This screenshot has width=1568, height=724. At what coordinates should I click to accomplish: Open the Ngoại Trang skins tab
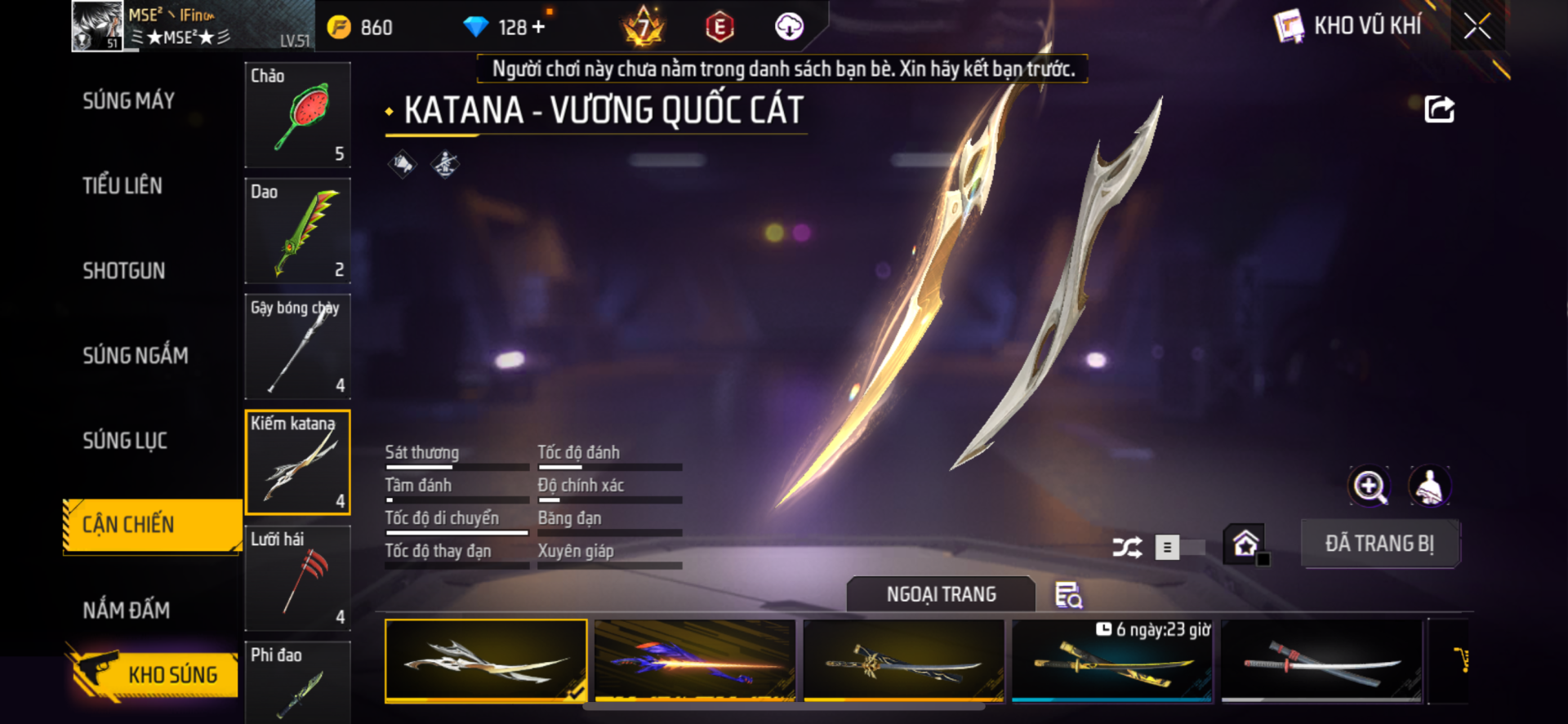pos(941,594)
